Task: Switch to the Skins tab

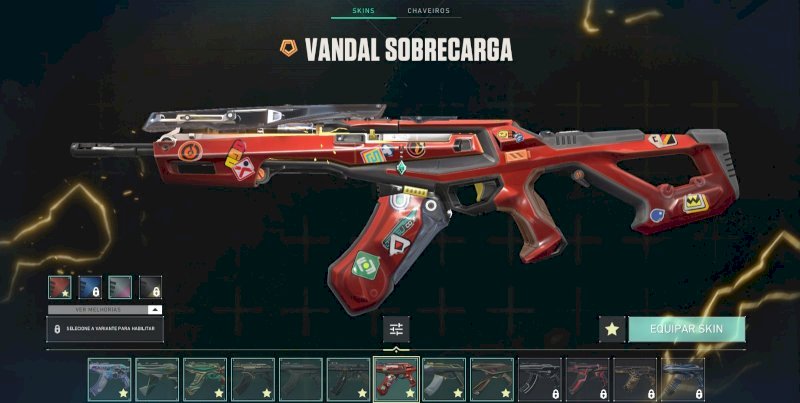Action: [363, 11]
